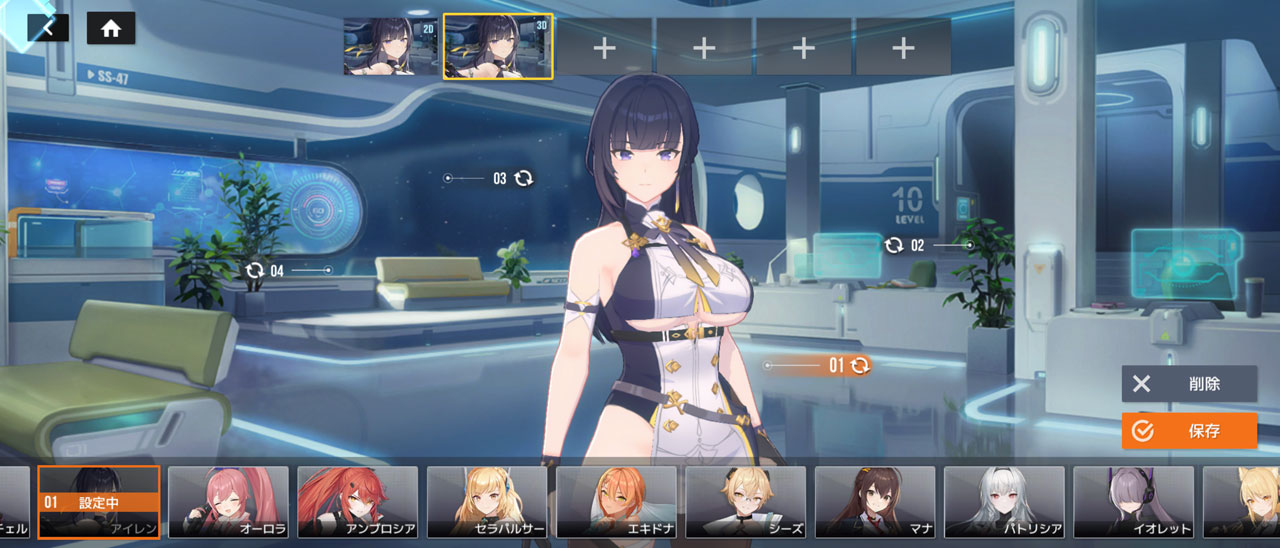Go back with the arrow button
Viewport: 1280px width, 548px height.
click(x=47, y=28)
